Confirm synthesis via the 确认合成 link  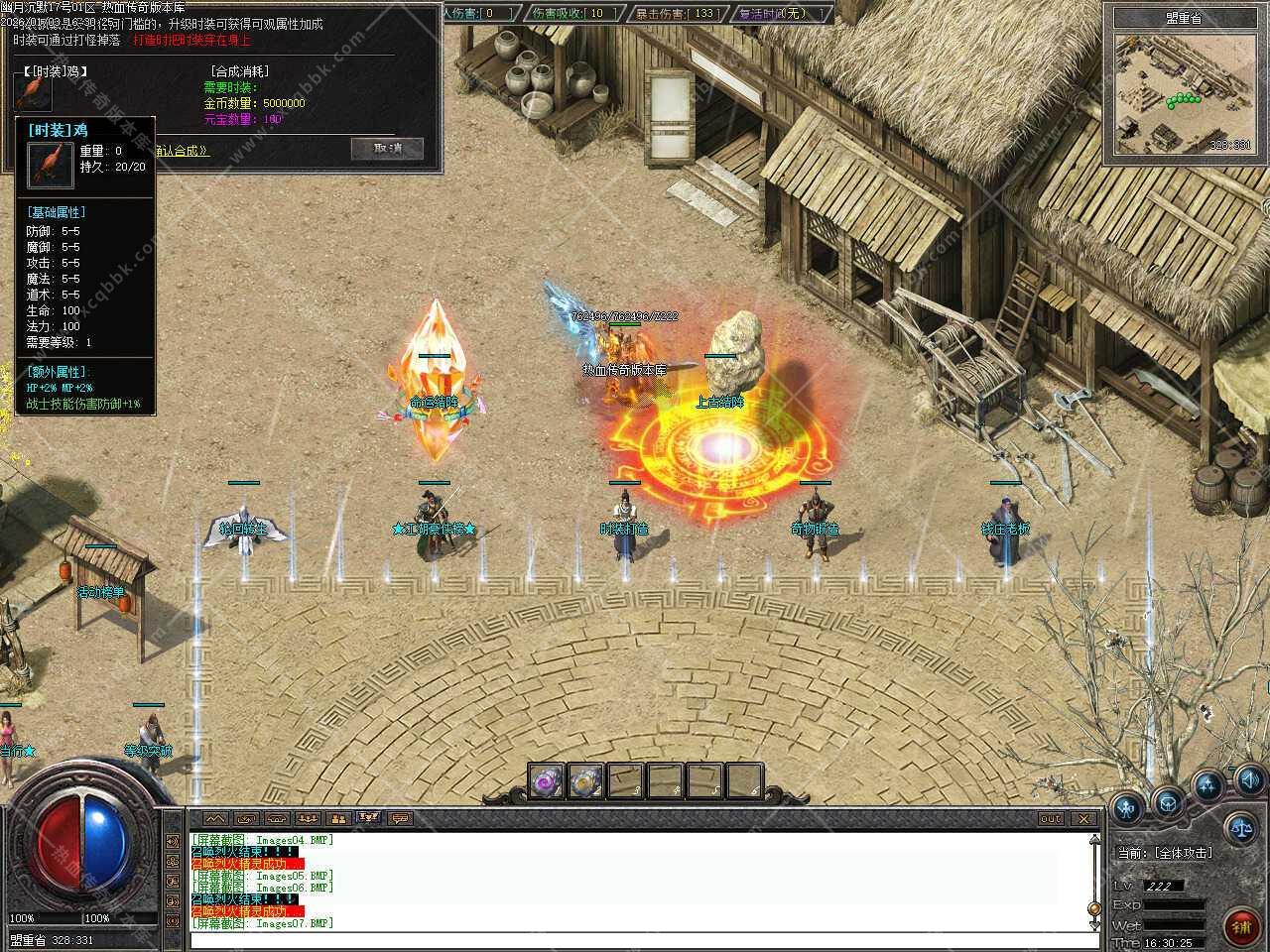[183, 151]
